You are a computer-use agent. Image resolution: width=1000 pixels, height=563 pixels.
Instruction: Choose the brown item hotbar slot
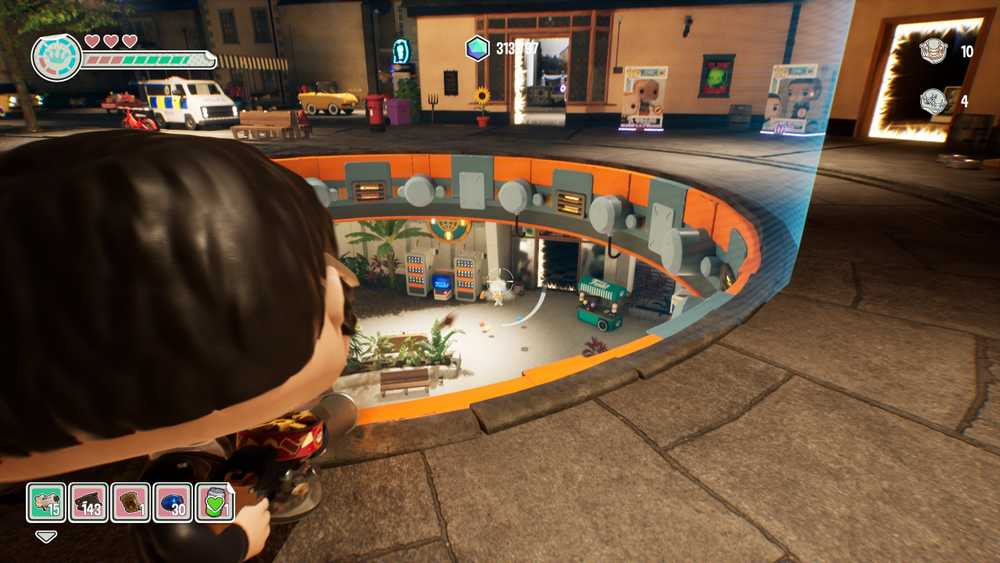click(x=130, y=502)
